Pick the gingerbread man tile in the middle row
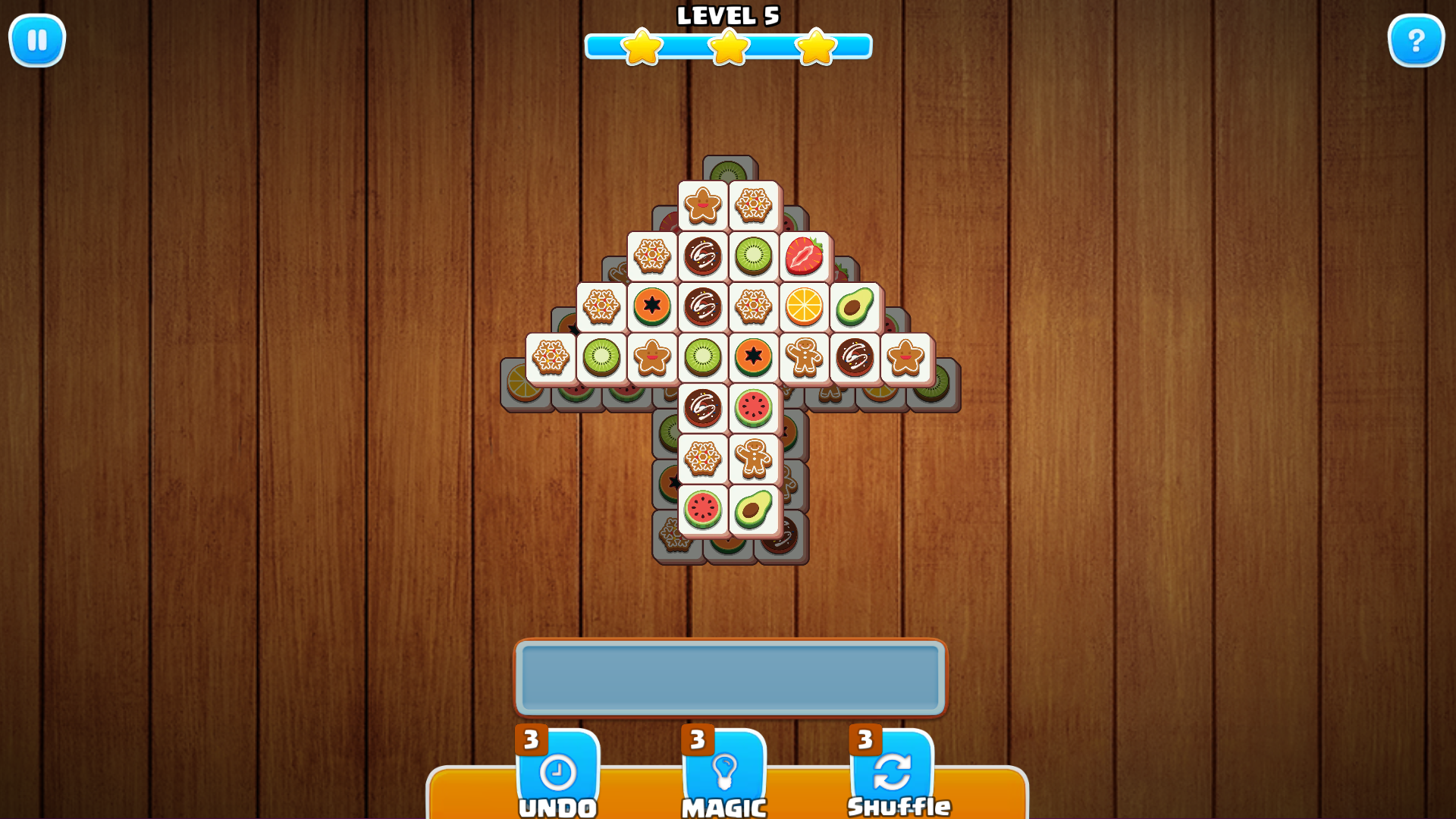 [x=805, y=356]
